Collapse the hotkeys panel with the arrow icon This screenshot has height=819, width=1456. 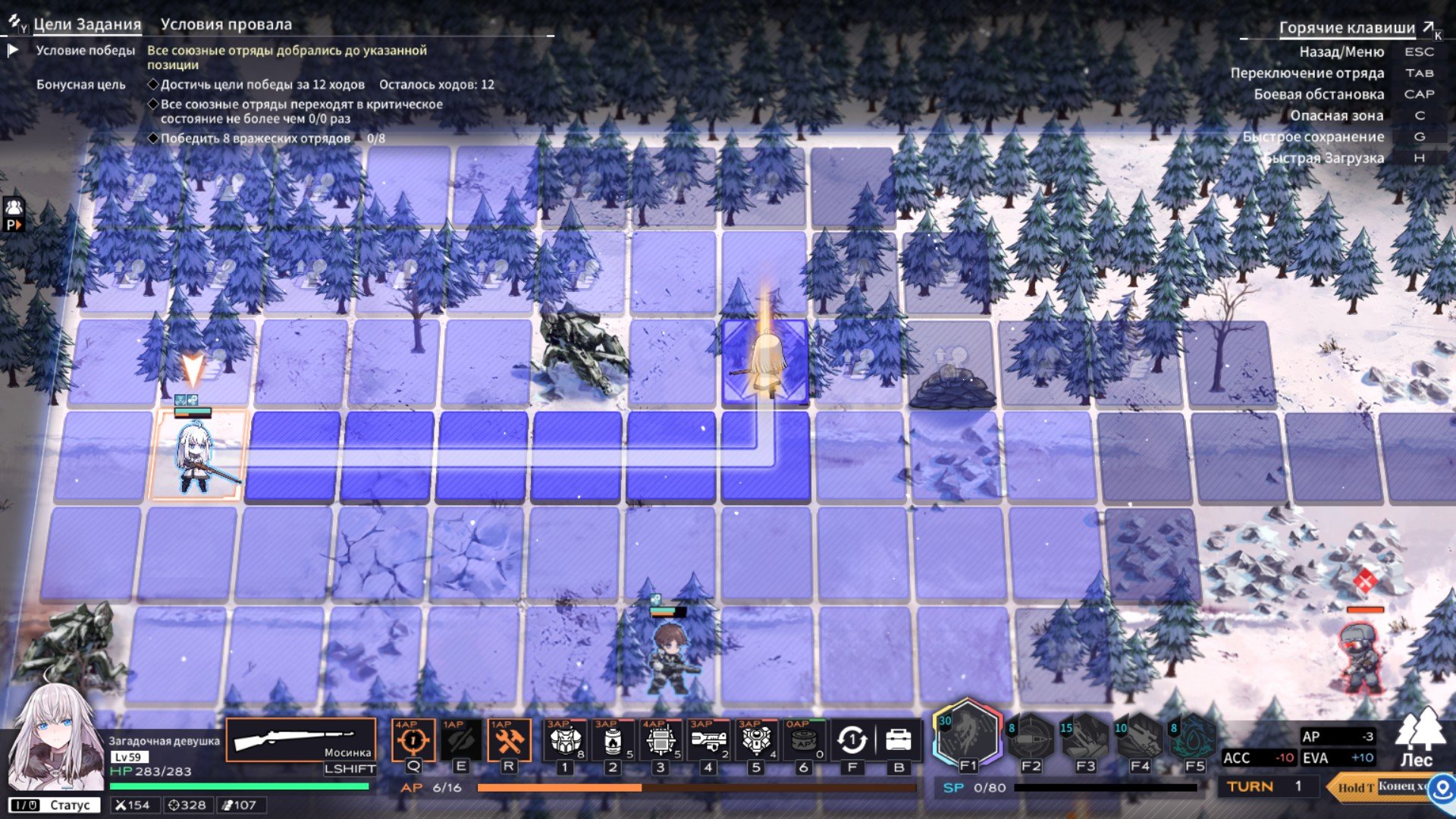coord(1429,28)
